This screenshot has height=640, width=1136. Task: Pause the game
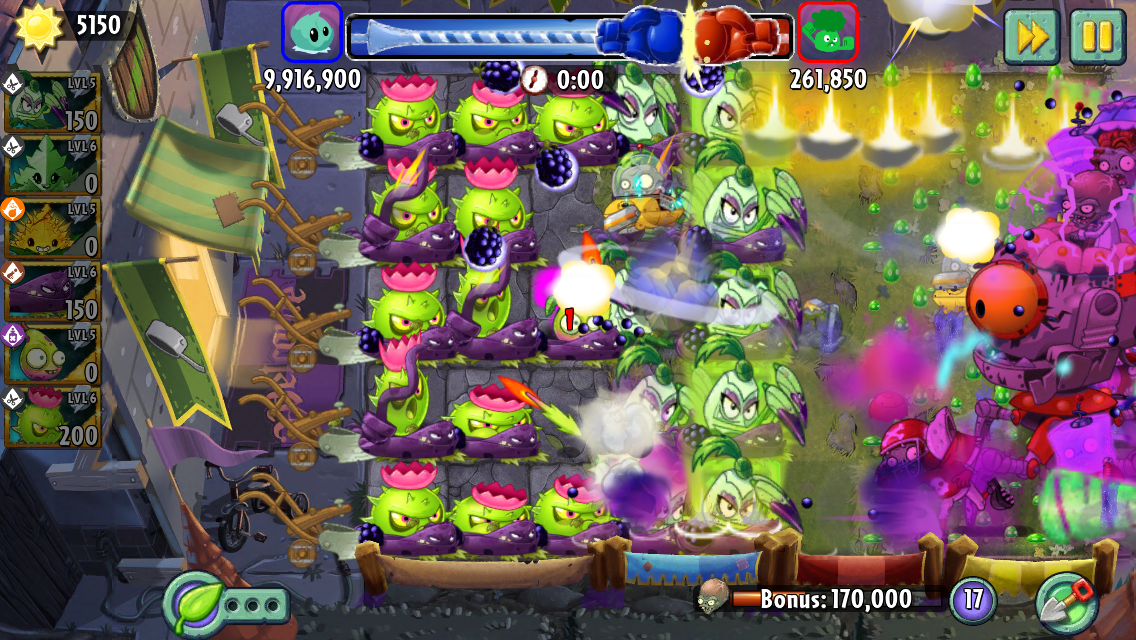1097,37
